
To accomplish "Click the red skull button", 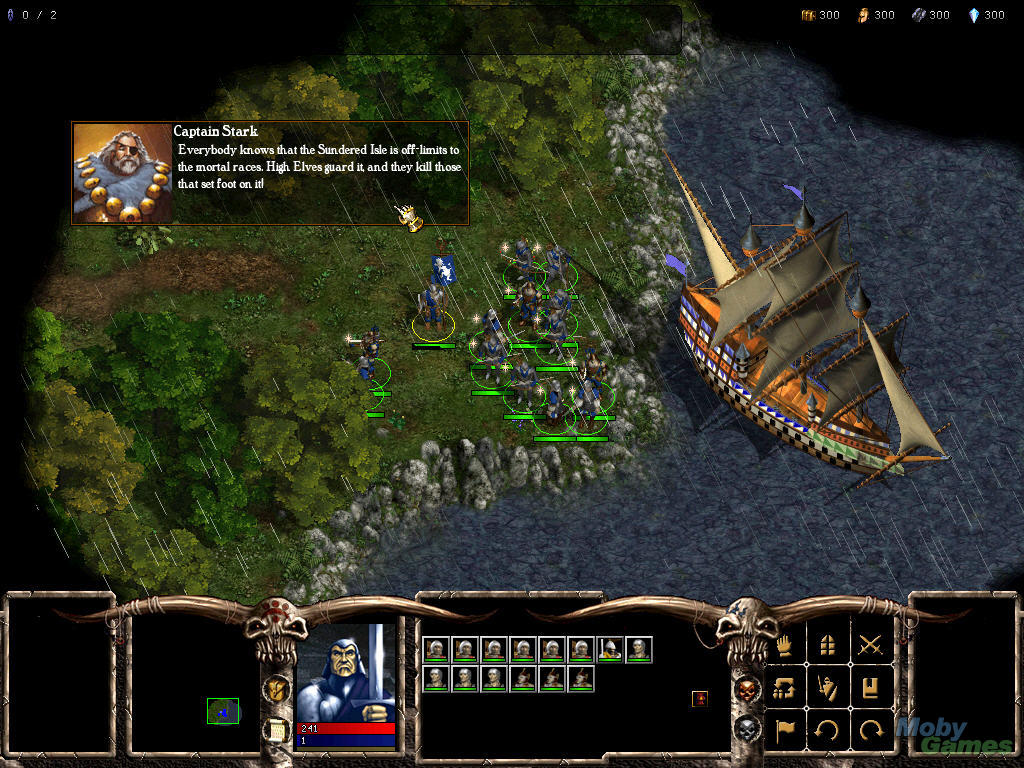I will tap(747, 688).
